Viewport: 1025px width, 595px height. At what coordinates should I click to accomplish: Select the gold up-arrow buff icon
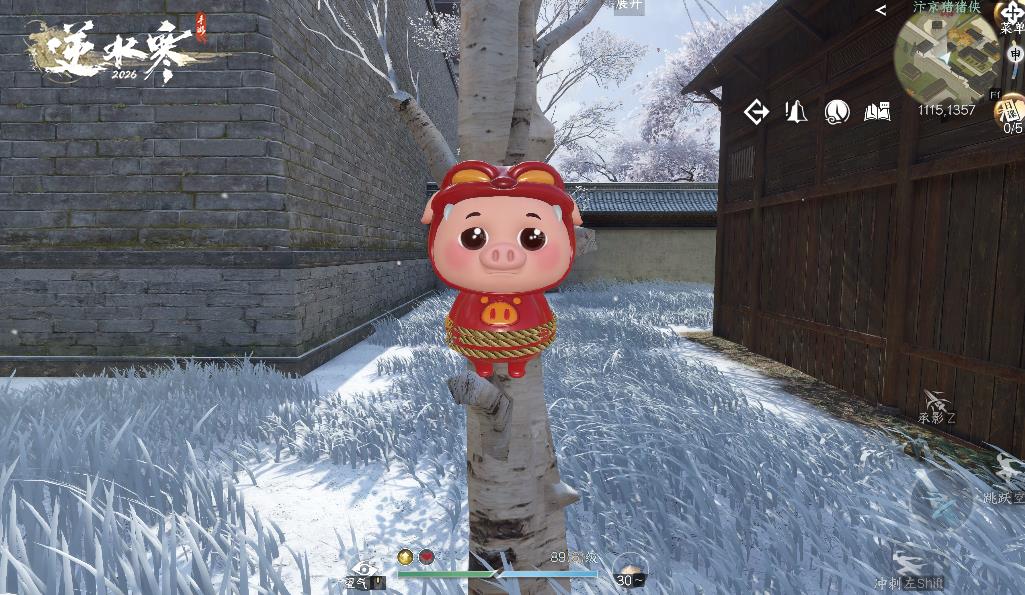[405, 557]
